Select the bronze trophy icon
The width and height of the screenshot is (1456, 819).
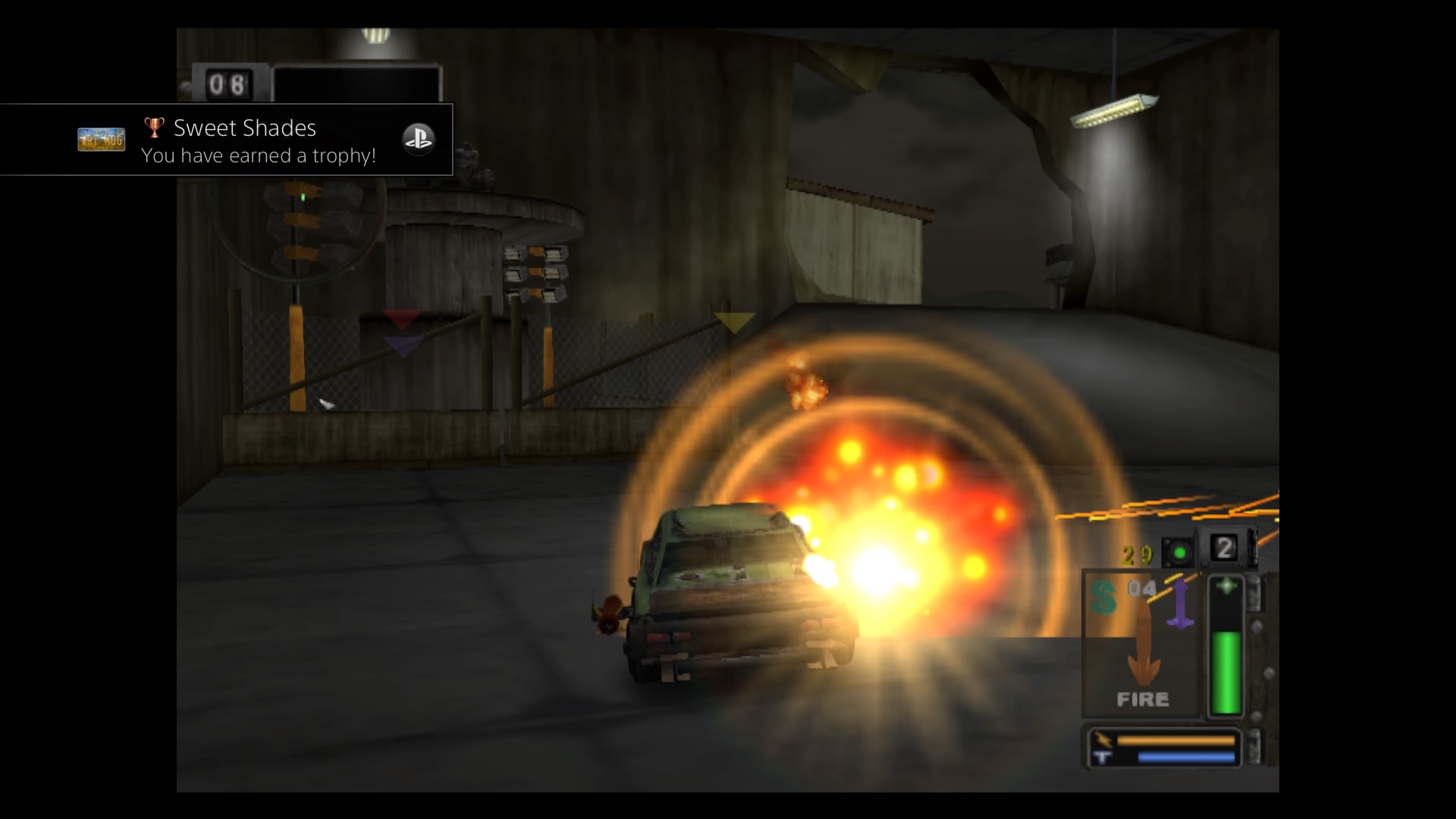[154, 127]
